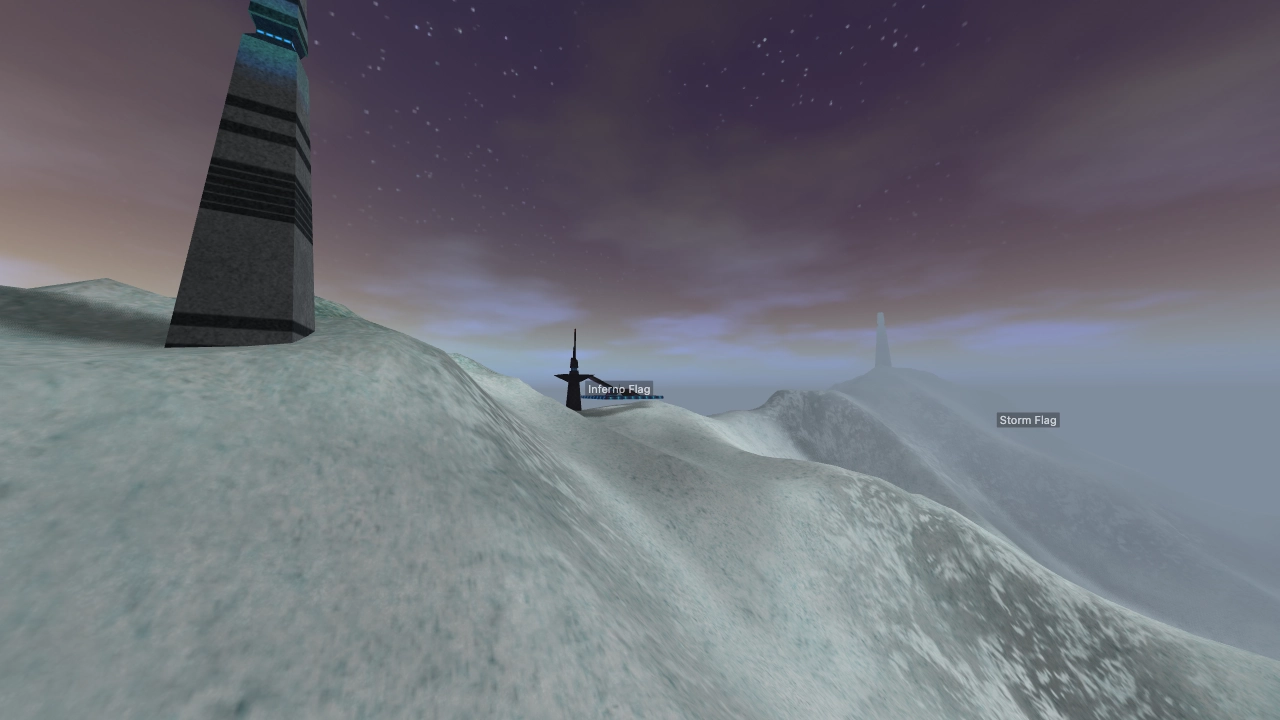This screenshot has height=720, width=1280.
Task: Click the Storm Flag label
Action: pos(1028,420)
